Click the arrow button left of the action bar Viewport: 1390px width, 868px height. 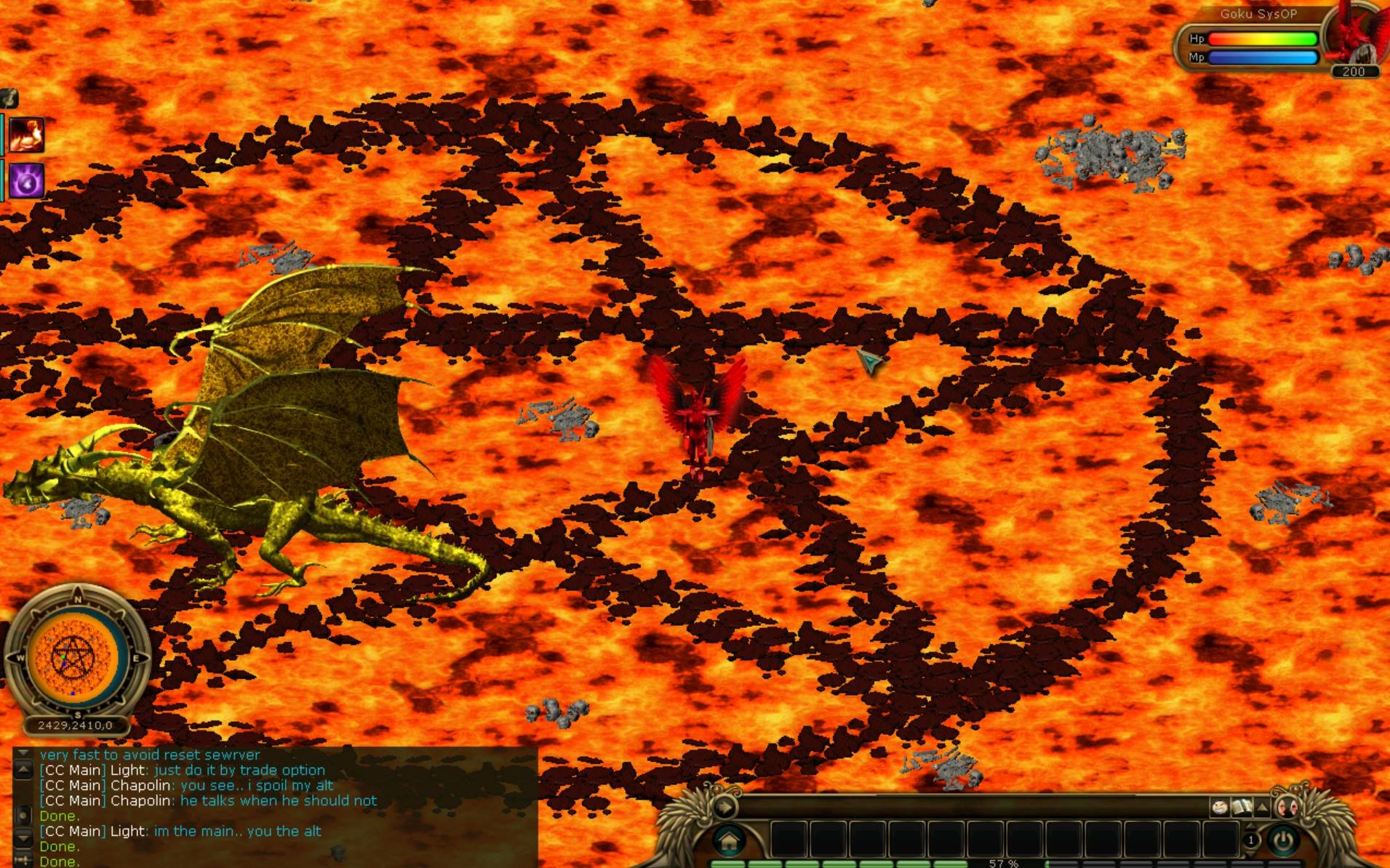[724, 807]
